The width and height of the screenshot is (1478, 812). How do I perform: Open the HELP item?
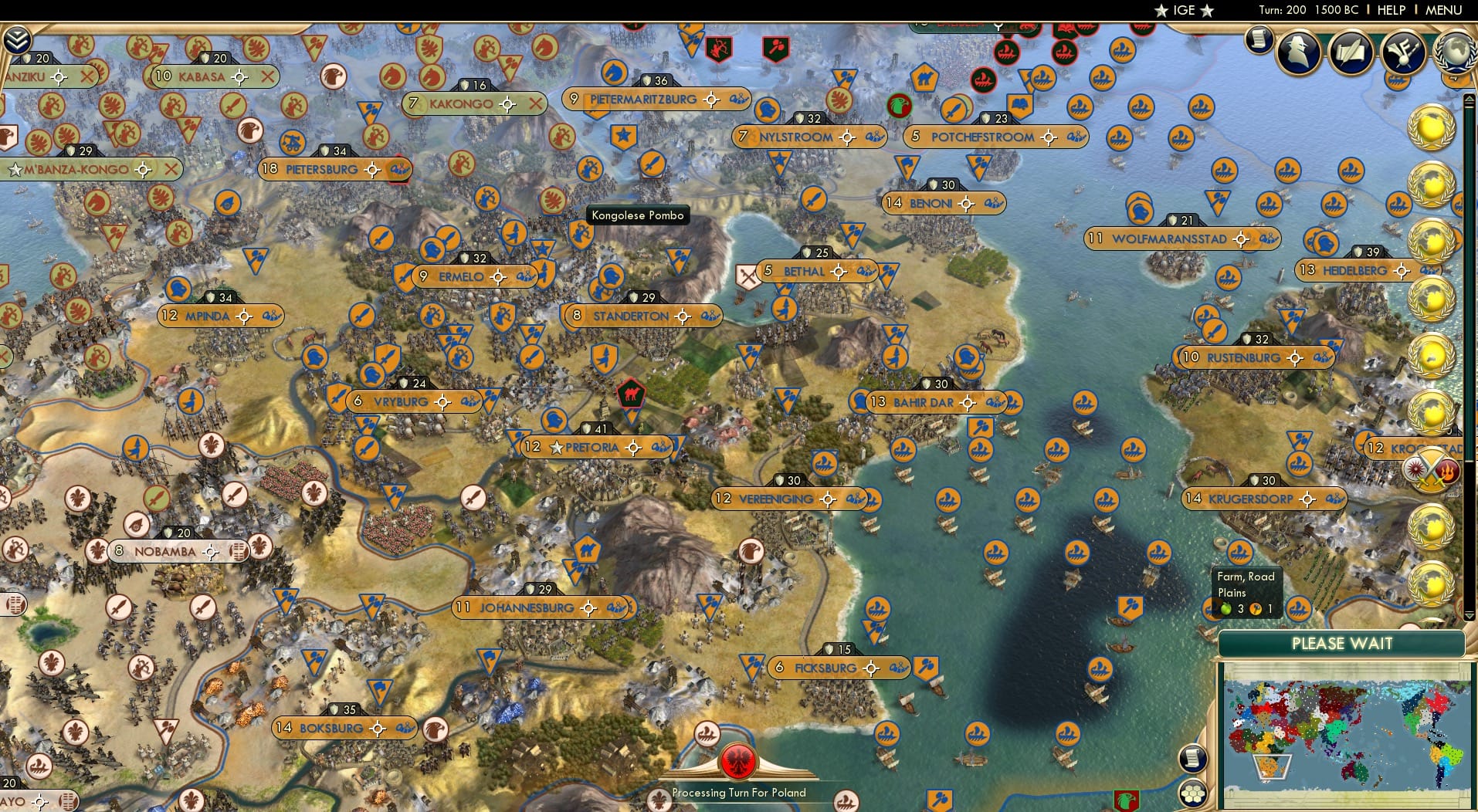[1391, 10]
